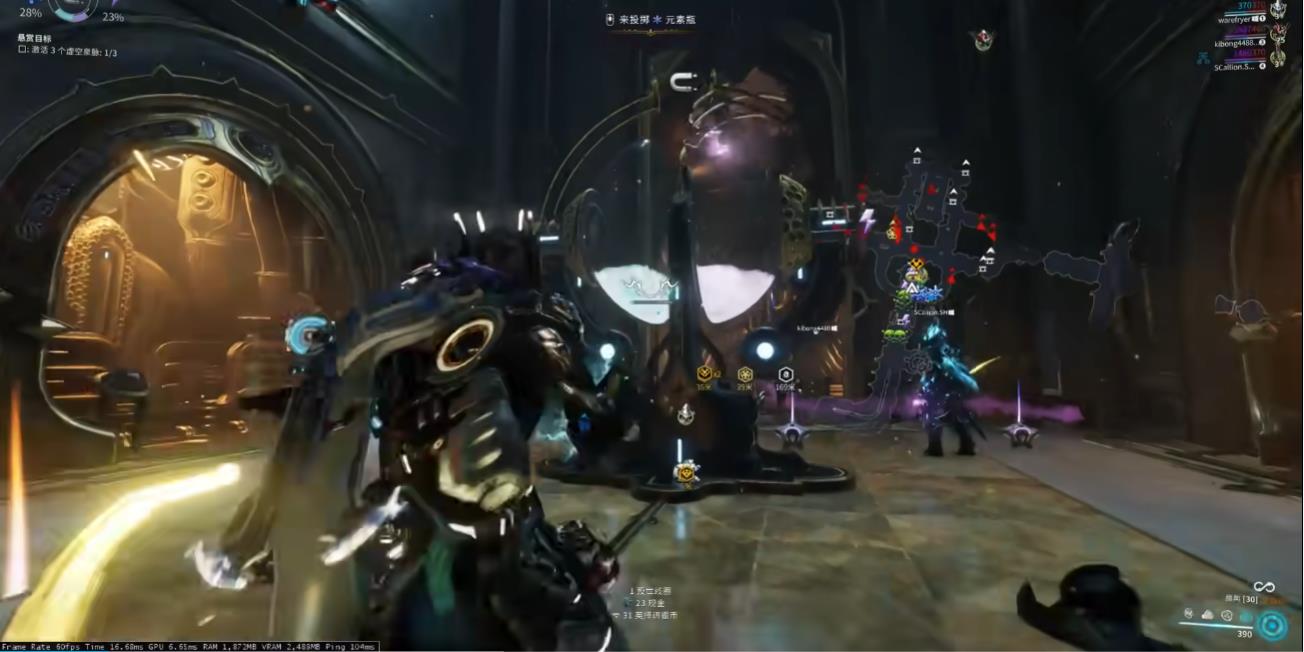Select squad member kibong4488 in the squad list

pos(1238,43)
